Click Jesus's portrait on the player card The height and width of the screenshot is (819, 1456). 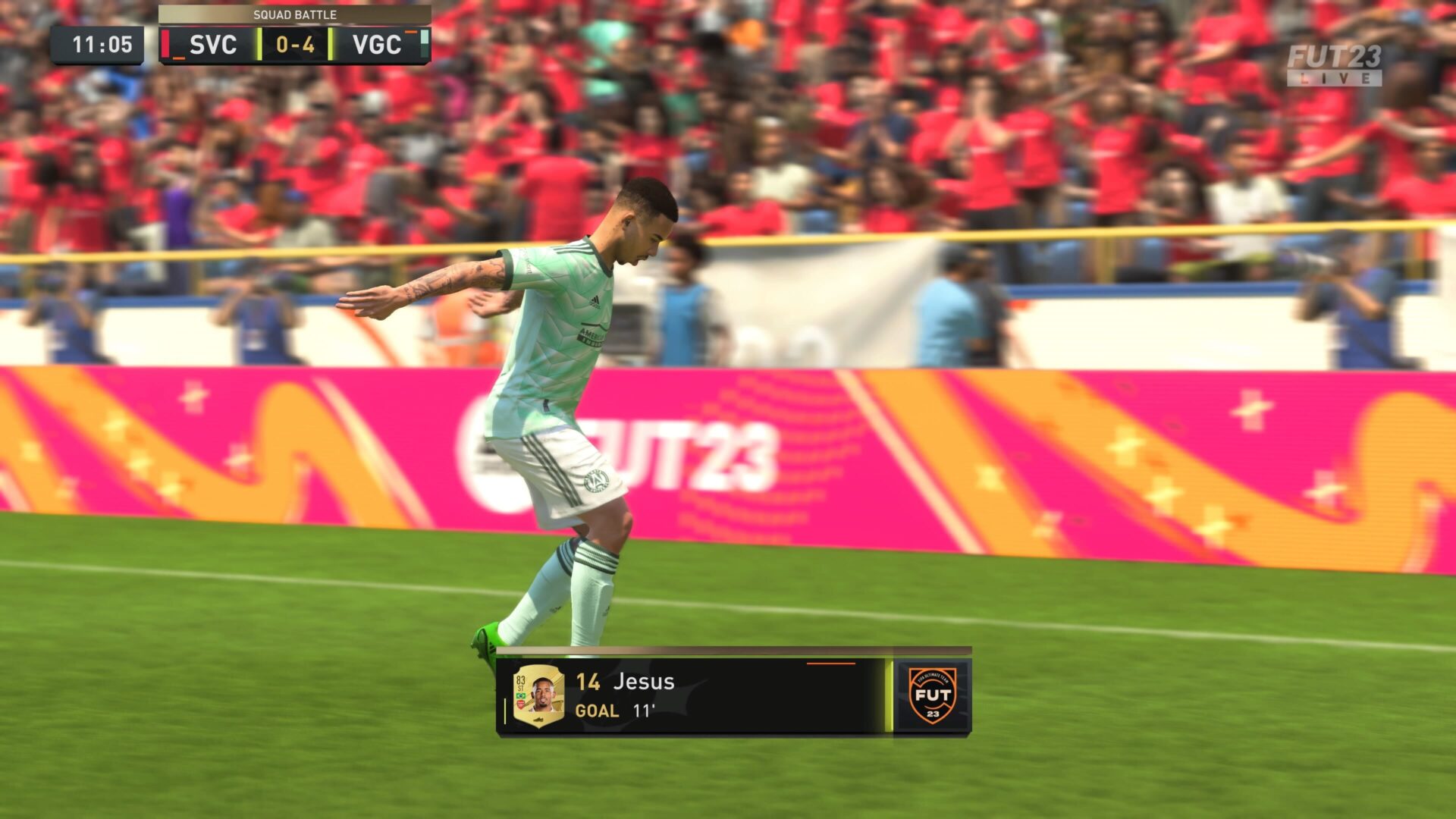pos(544,693)
